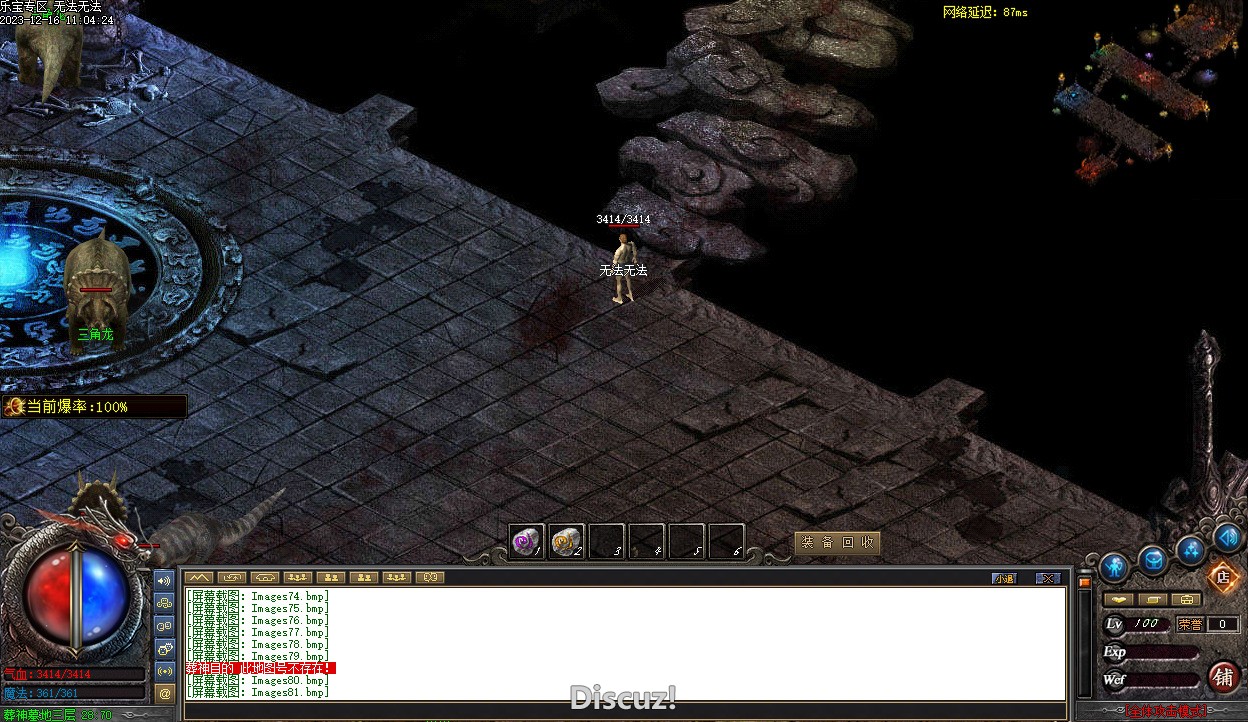Toggle the blue sound speaker orb

click(x=1228, y=538)
